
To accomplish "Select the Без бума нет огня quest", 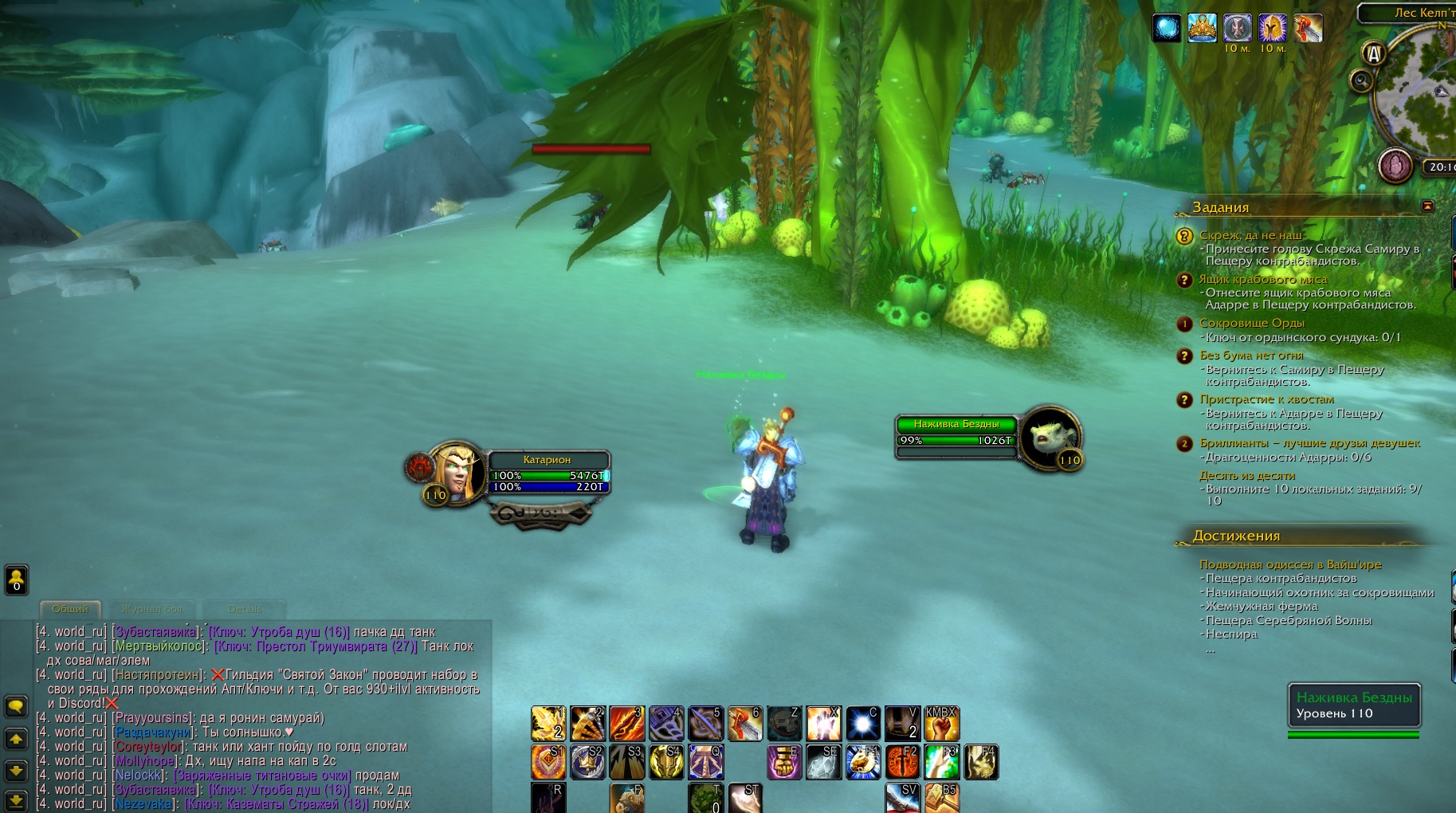I will tap(1251, 355).
